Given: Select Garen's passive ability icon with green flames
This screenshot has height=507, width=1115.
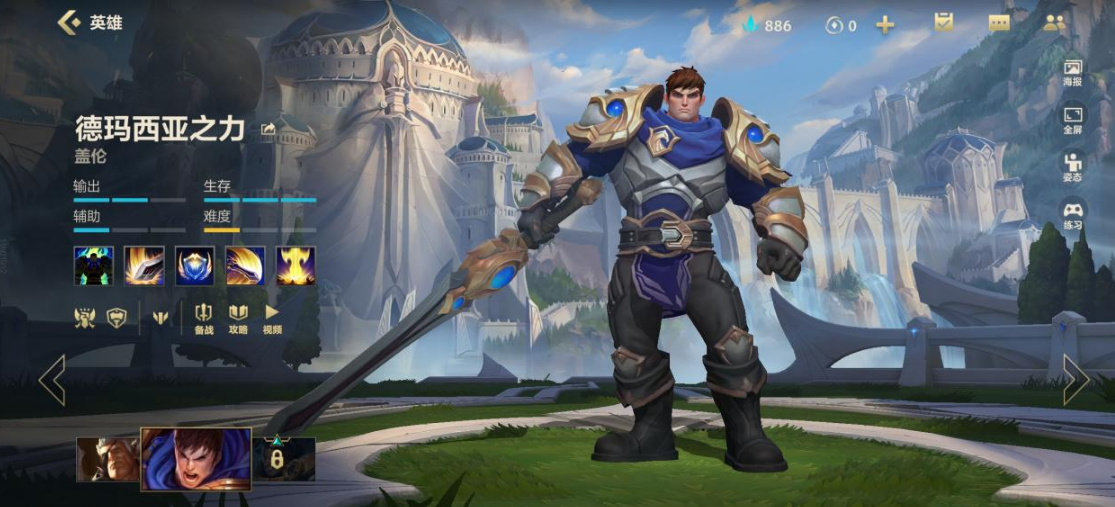Looking at the screenshot, I should tap(93, 266).
